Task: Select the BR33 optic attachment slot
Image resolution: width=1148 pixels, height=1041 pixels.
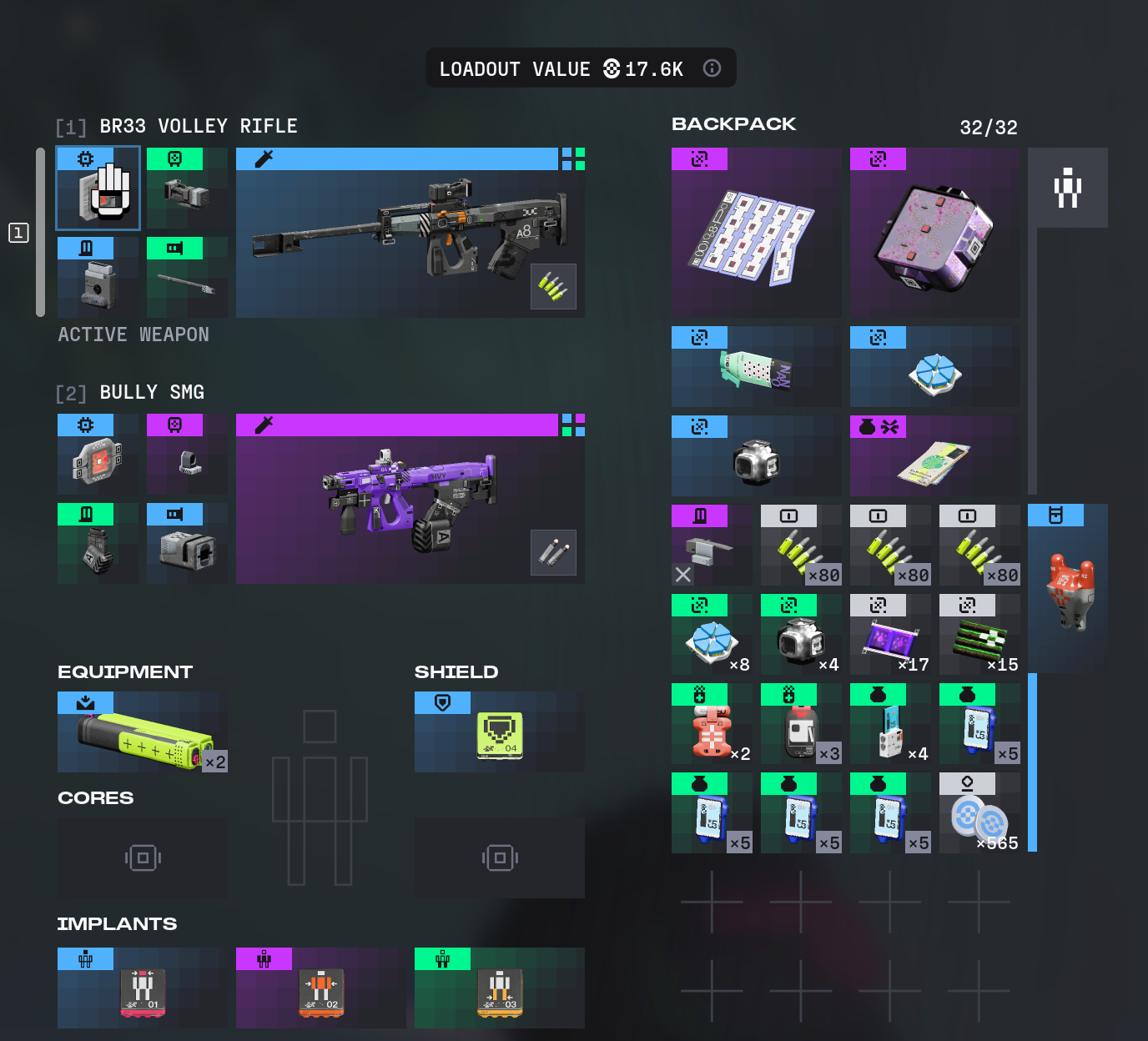Action: click(187, 189)
